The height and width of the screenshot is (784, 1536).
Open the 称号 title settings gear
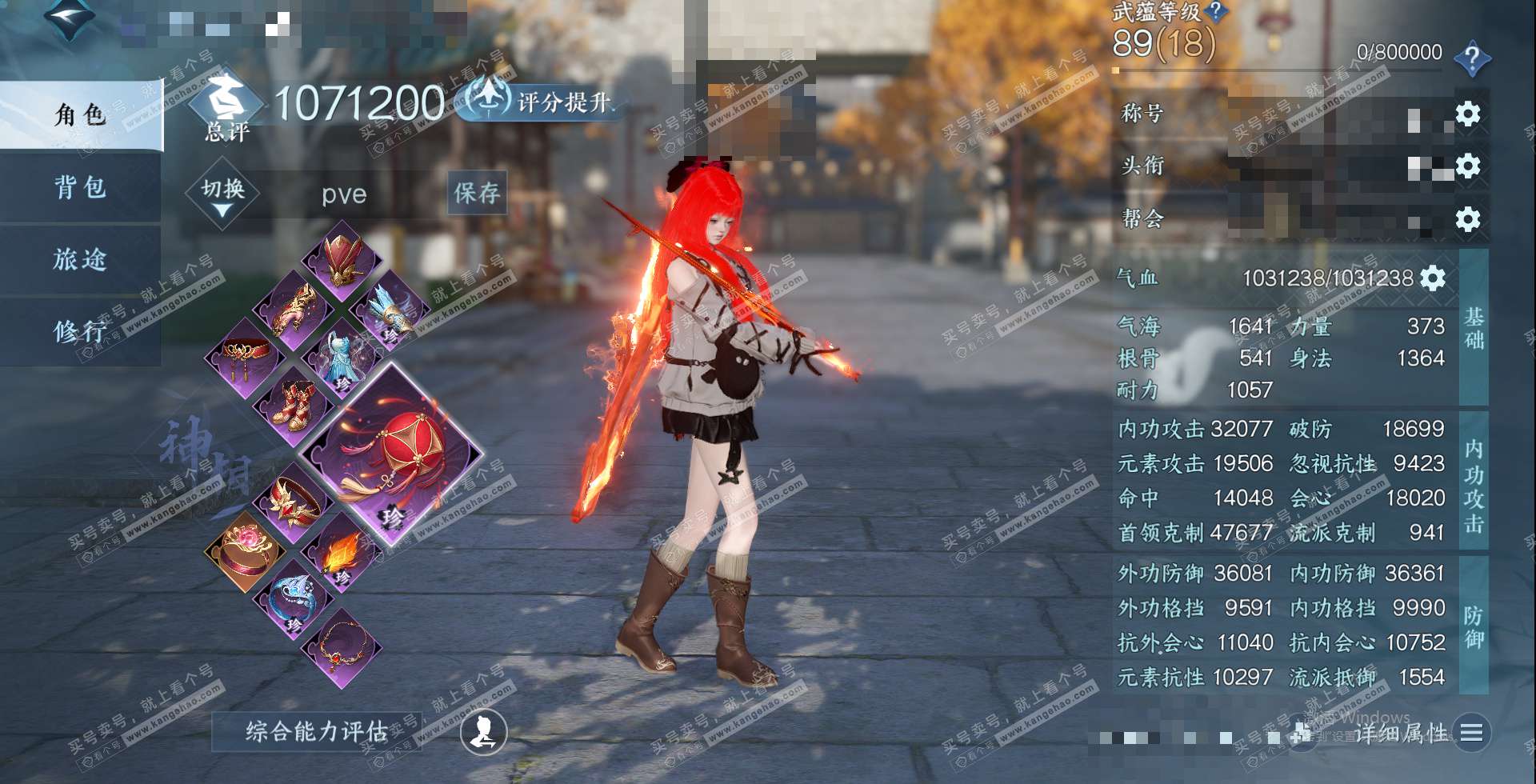[1467, 114]
